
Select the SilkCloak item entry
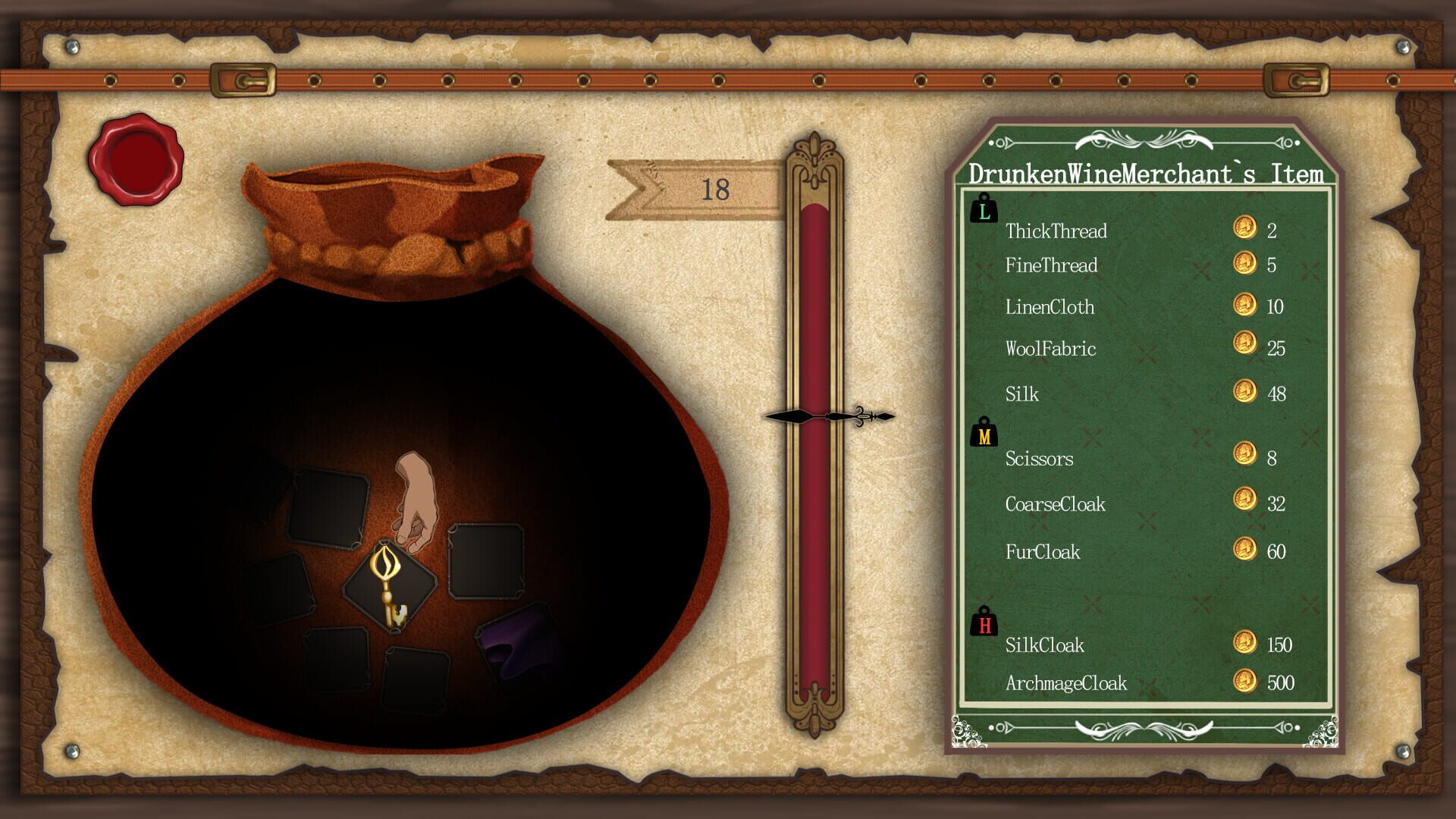click(x=1045, y=645)
